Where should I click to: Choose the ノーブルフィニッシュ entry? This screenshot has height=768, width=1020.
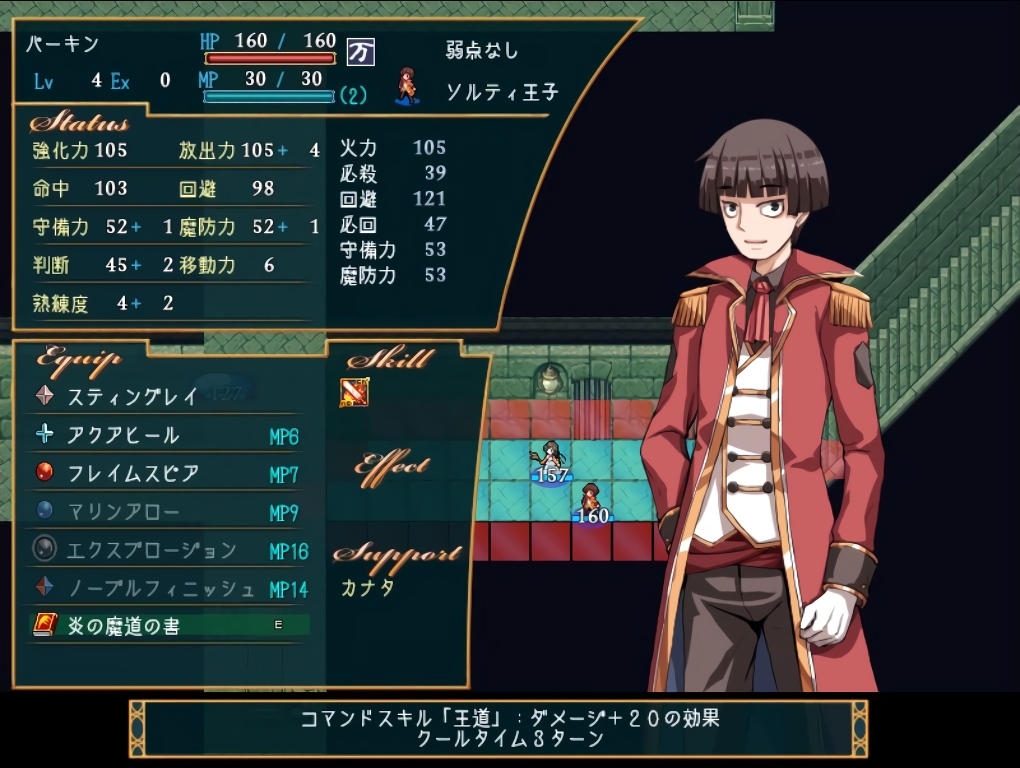161,588
